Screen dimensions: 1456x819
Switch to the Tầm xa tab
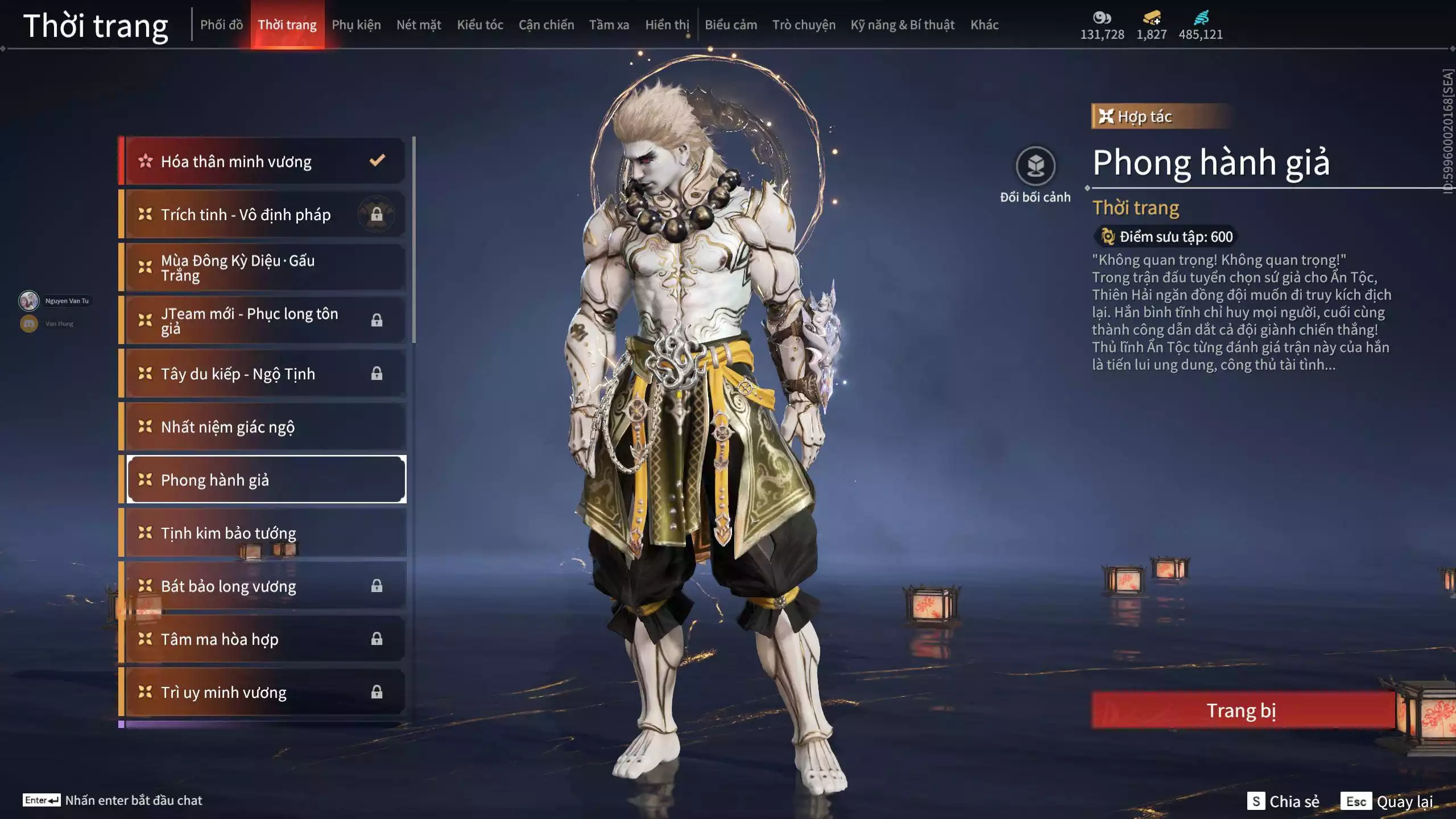click(609, 25)
